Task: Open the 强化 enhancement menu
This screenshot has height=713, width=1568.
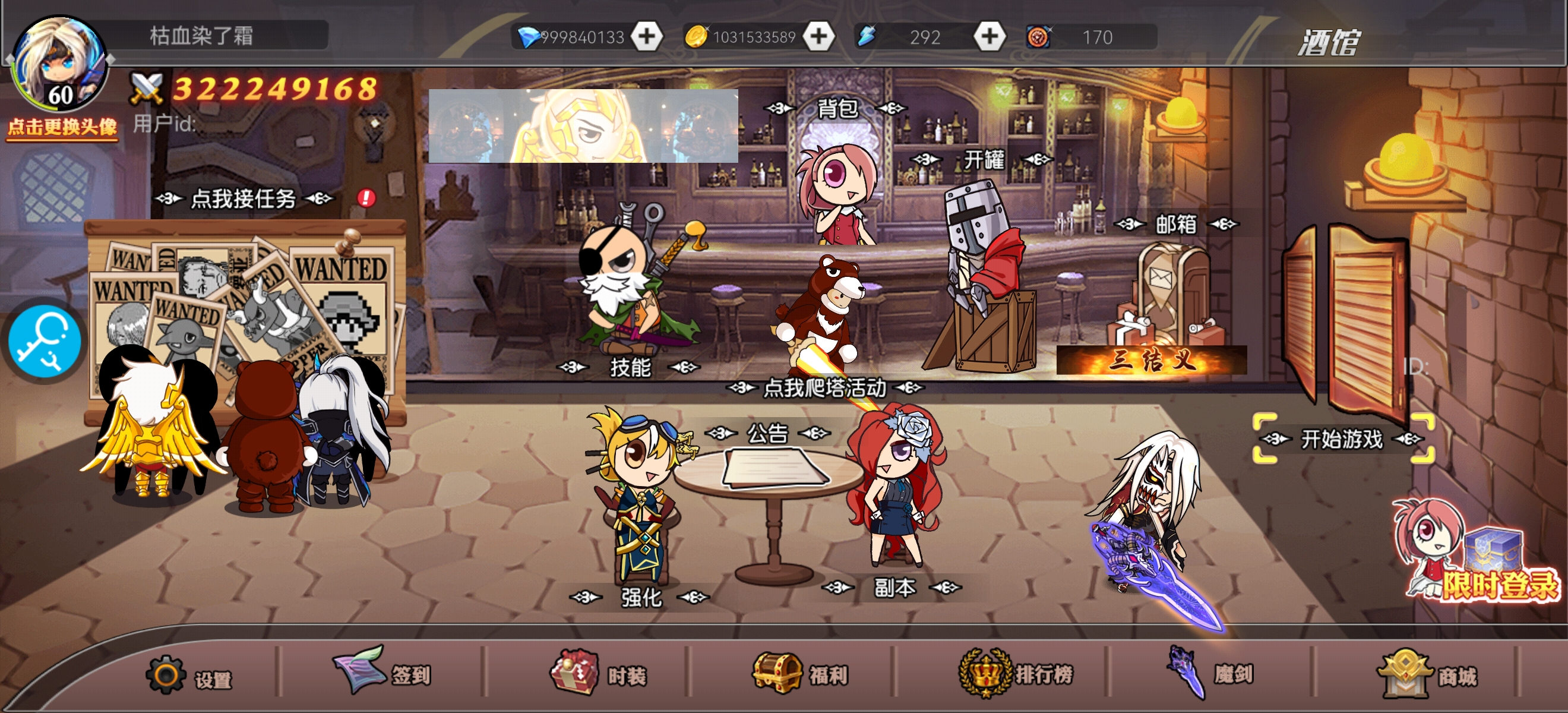Action: coord(640,597)
